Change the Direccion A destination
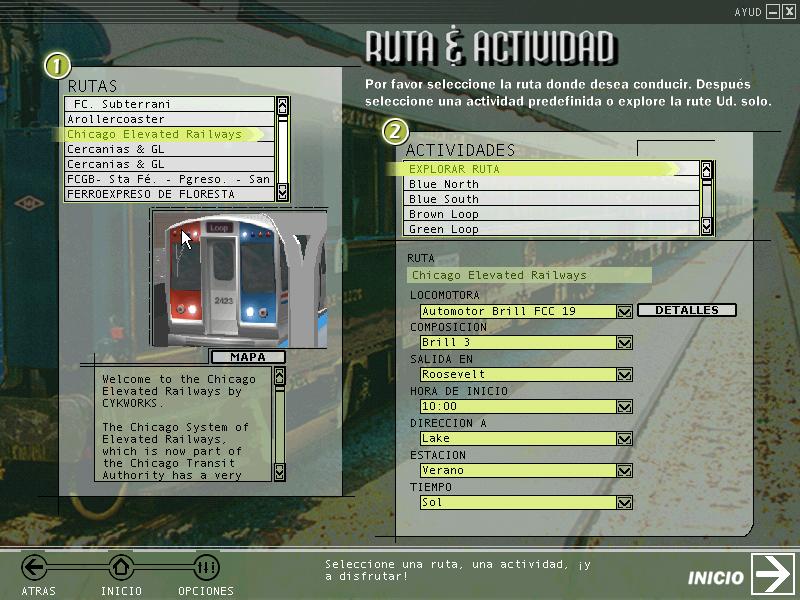Screen dimensions: 800x600 point(625,439)
